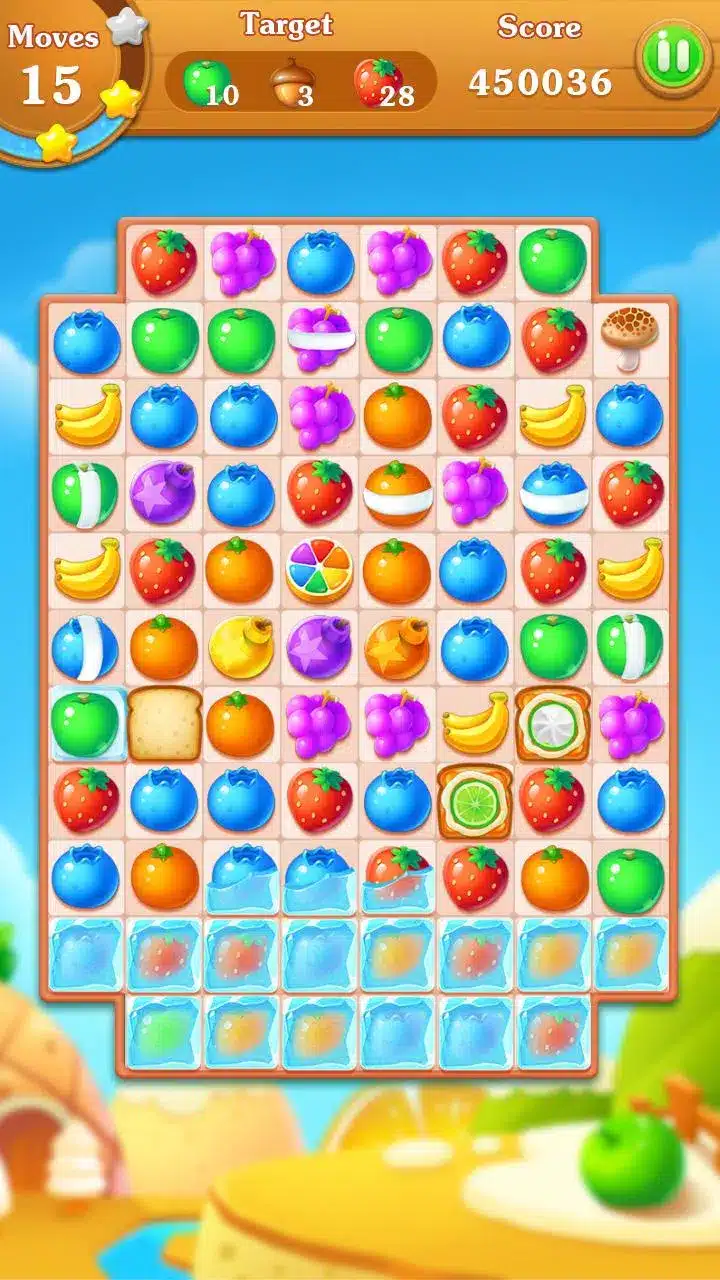Select the toast topped with a lime slice

tap(475, 800)
